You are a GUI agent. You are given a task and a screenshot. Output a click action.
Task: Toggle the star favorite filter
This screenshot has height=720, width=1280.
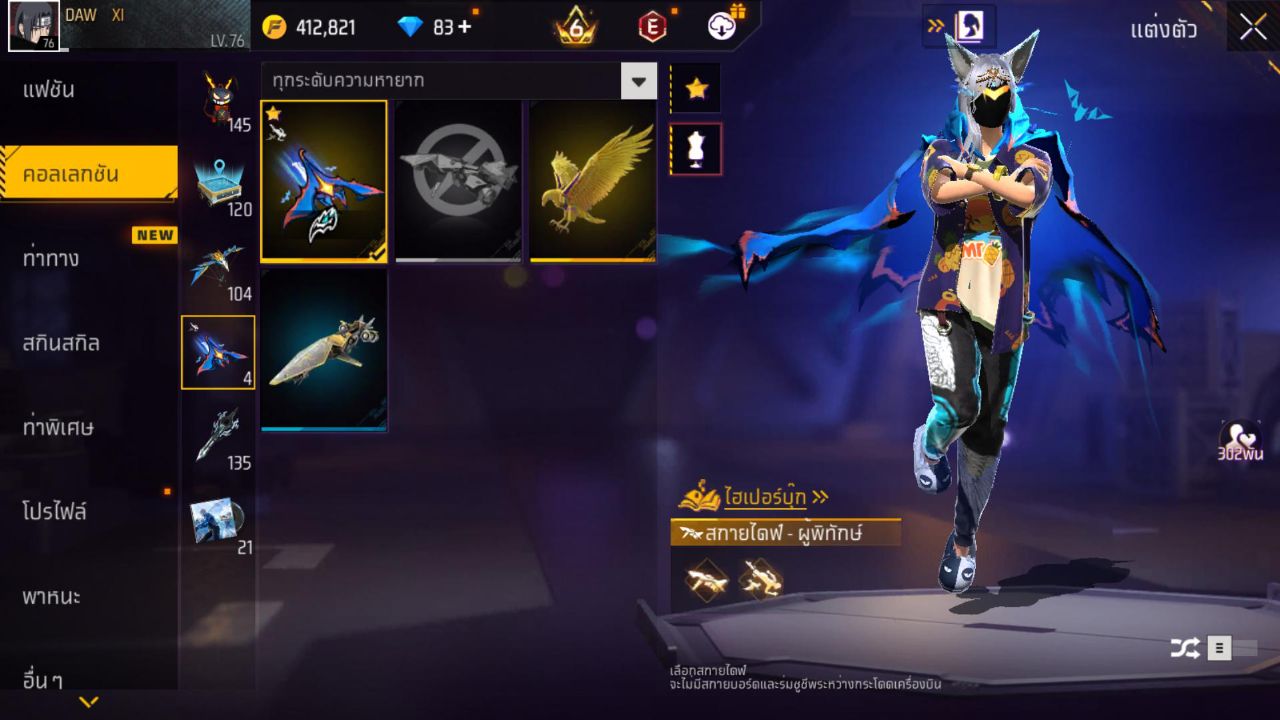(x=695, y=87)
